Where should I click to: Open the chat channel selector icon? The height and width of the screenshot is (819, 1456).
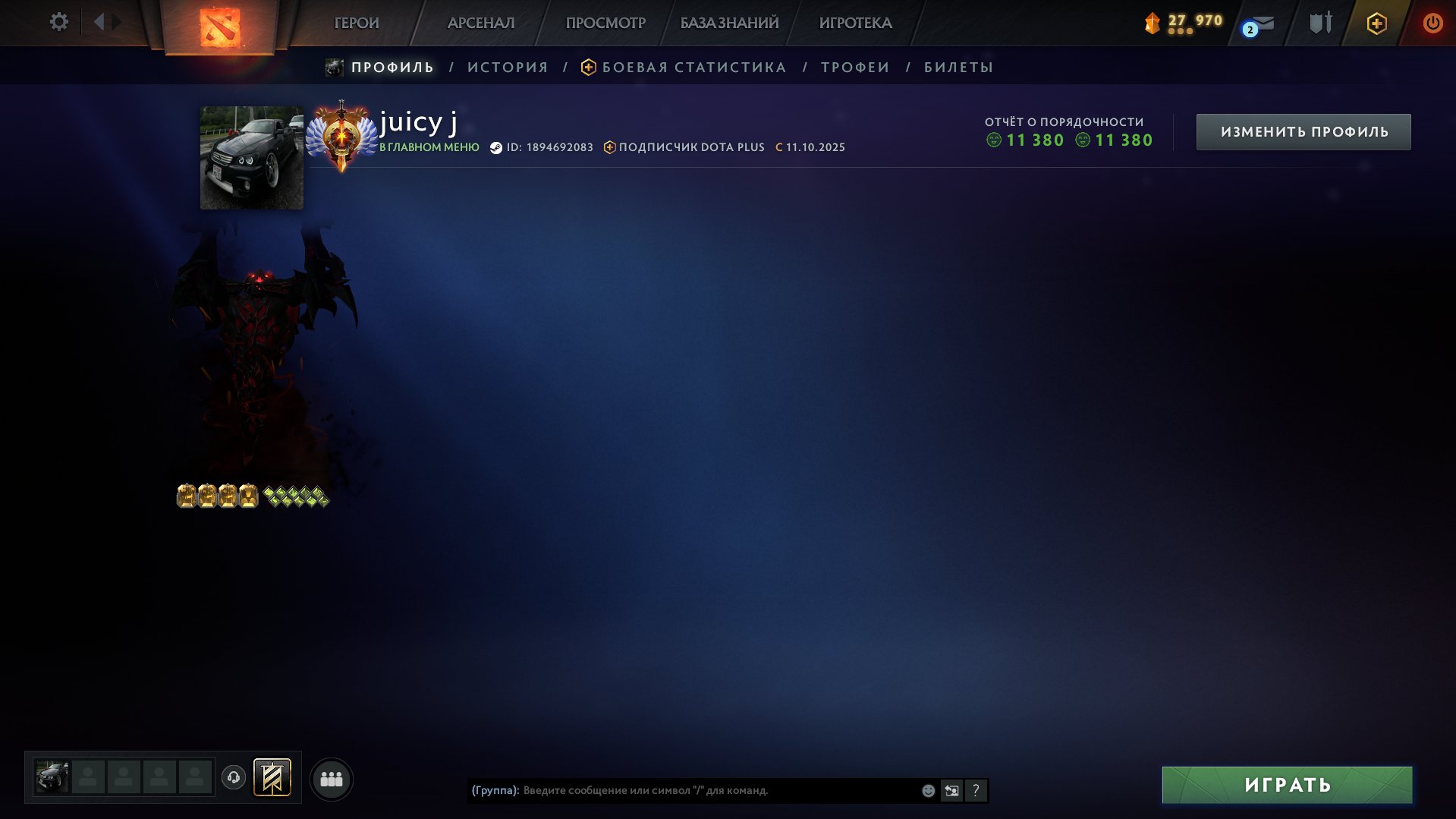pyautogui.click(x=952, y=790)
